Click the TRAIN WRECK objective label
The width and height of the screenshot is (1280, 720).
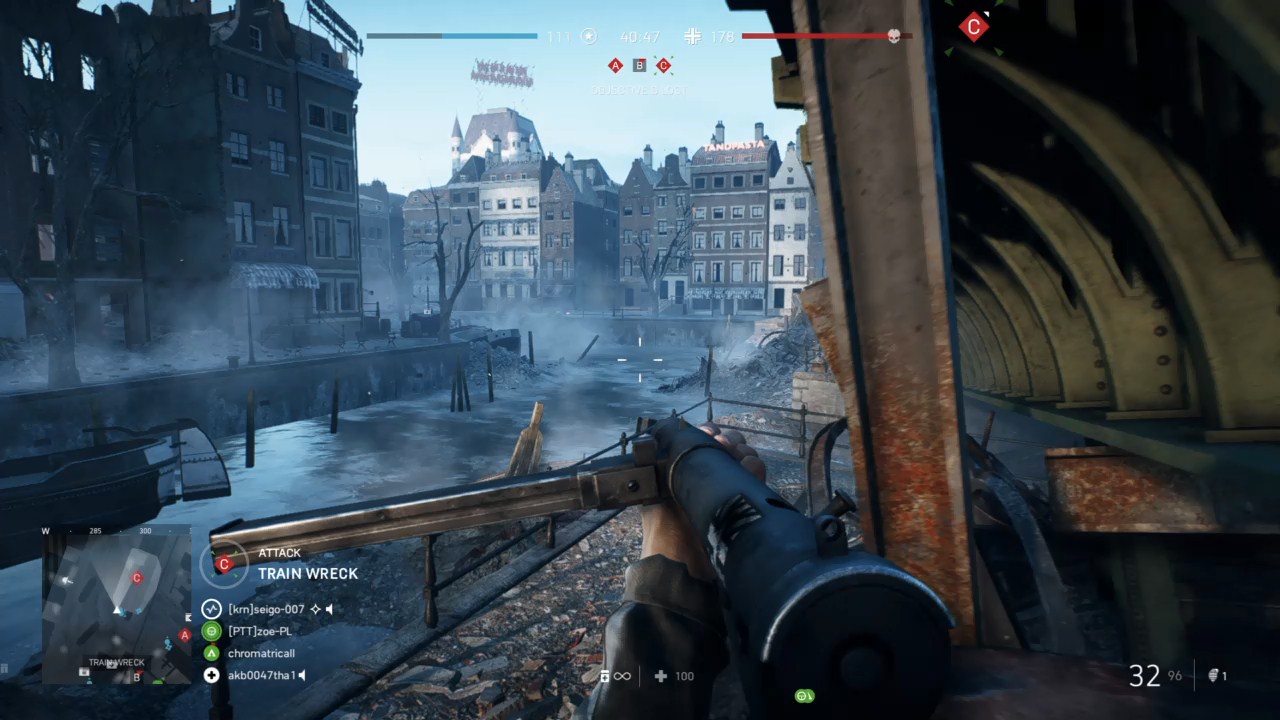[x=308, y=574]
